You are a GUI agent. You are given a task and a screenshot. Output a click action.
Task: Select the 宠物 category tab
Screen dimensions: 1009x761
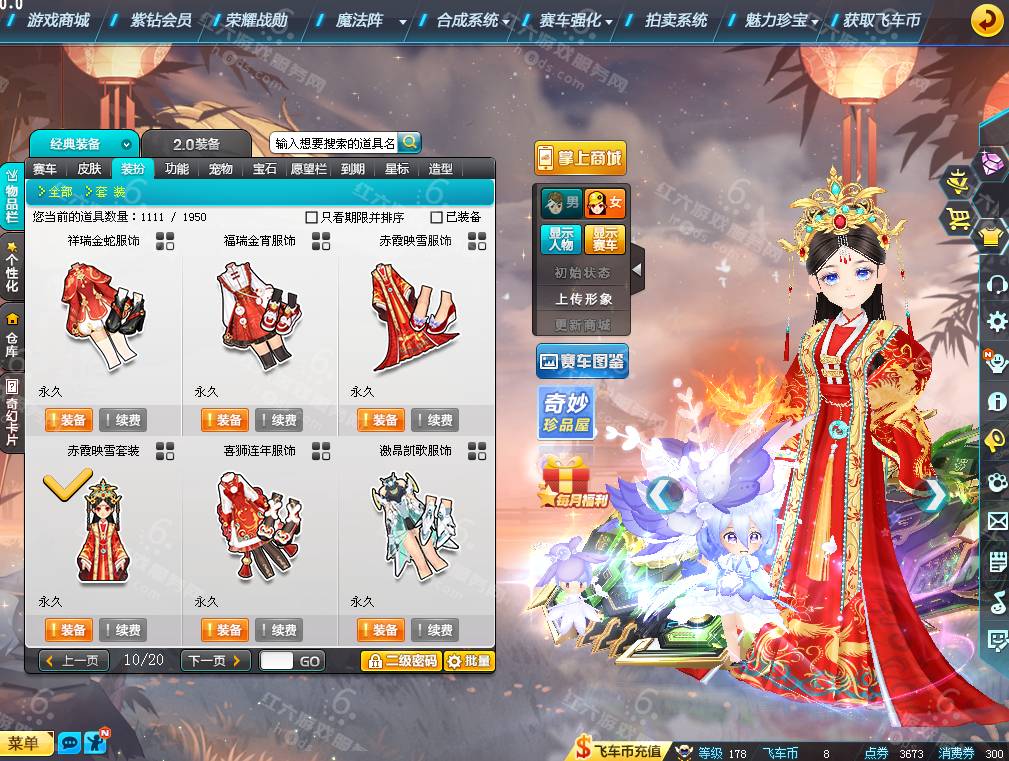point(220,169)
